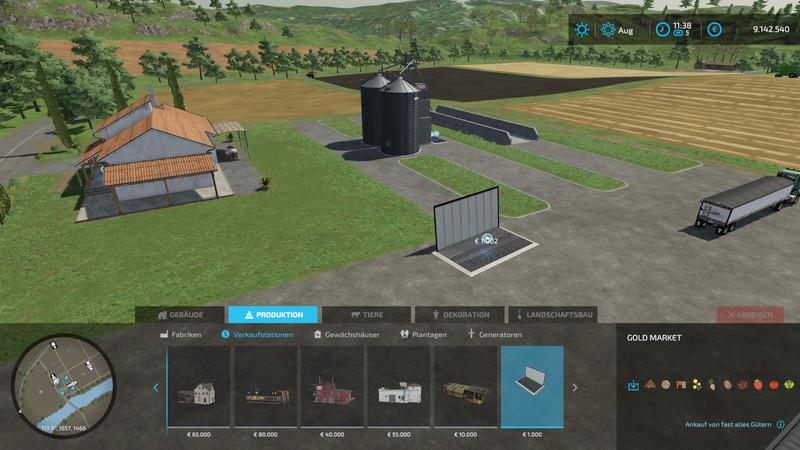Screen dimensions: 800x450
Task: Switch to the Tiere tab
Action: pos(366,314)
